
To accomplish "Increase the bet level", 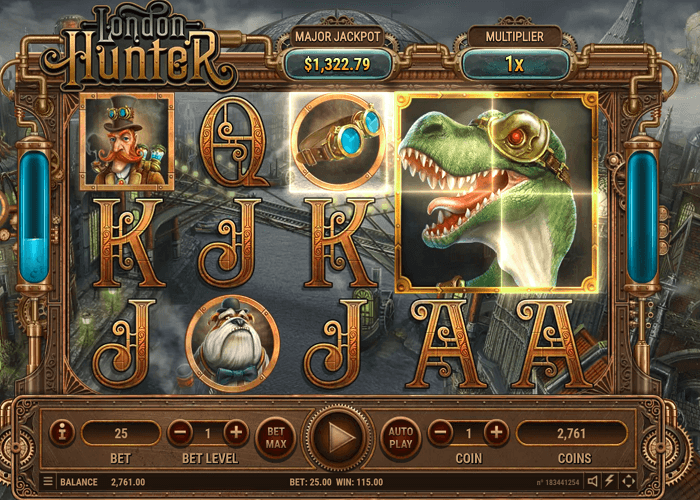I will 236,433.
